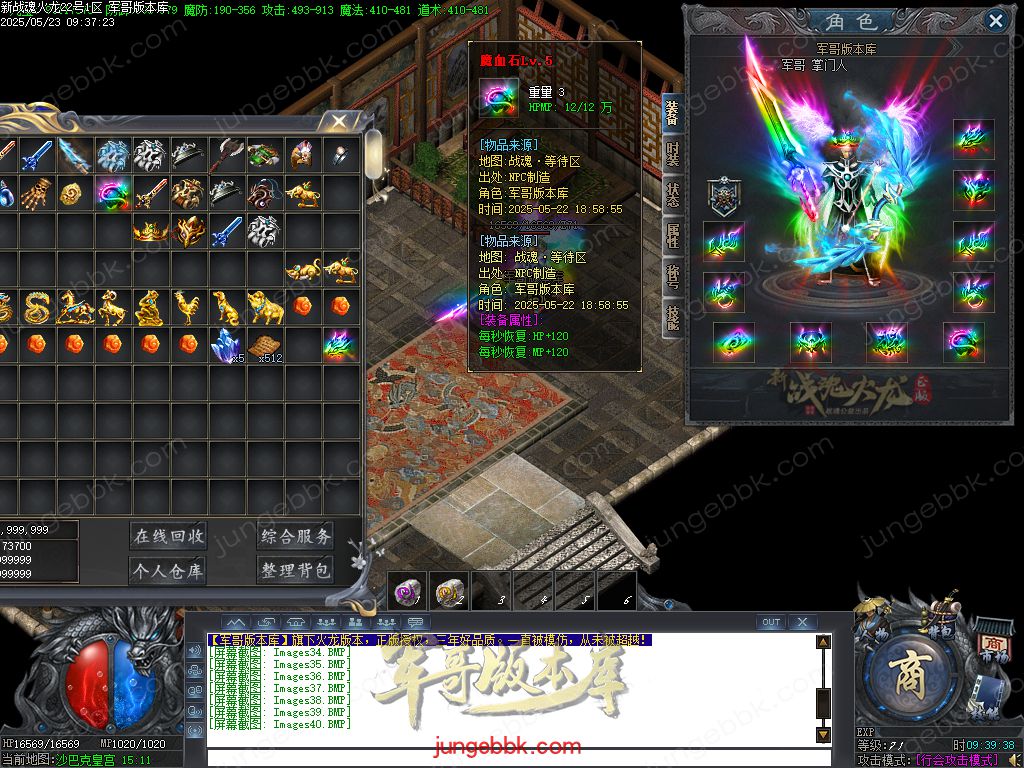Close the inventory bag window

point(339,122)
